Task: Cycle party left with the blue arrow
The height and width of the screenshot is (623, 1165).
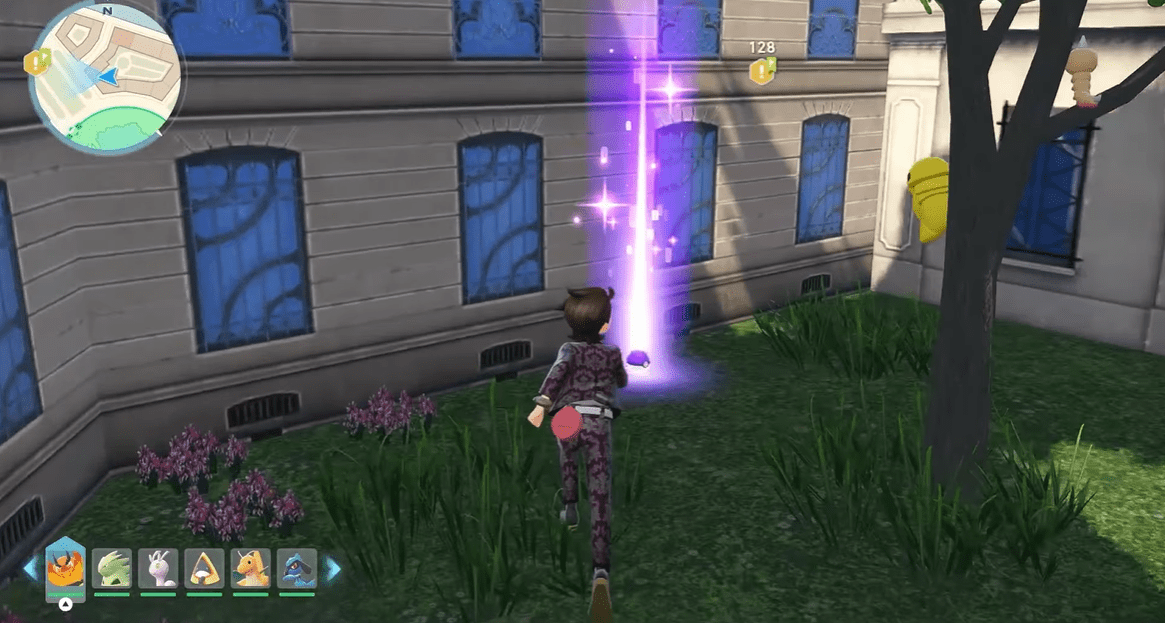Action: (x=30, y=569)
